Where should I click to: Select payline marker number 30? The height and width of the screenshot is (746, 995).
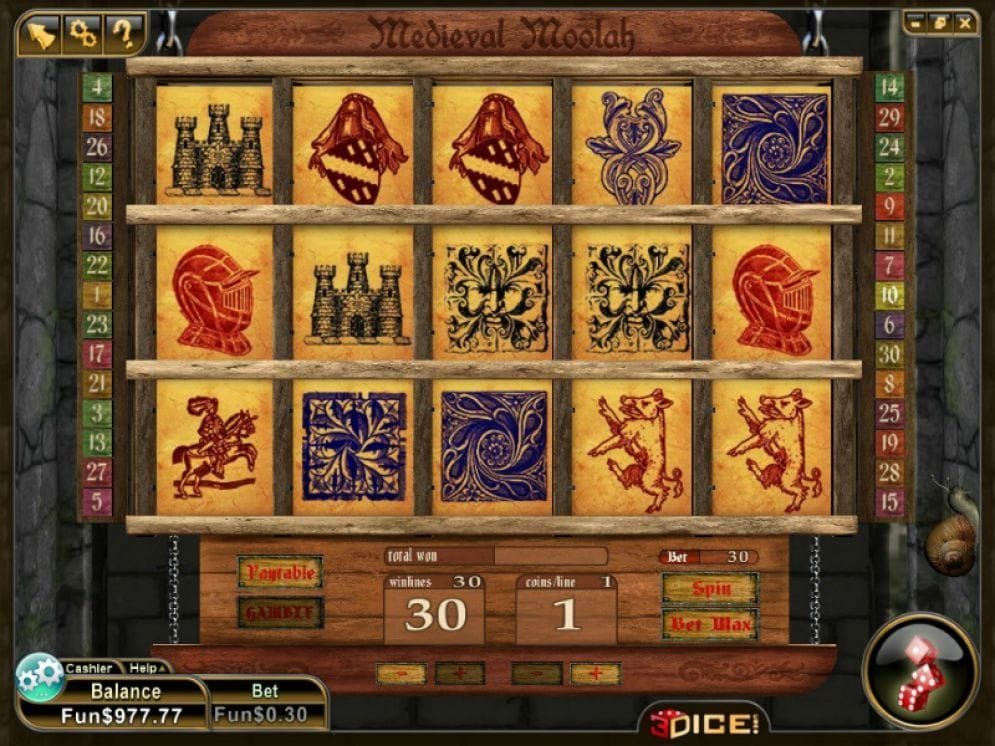(889, 354)
